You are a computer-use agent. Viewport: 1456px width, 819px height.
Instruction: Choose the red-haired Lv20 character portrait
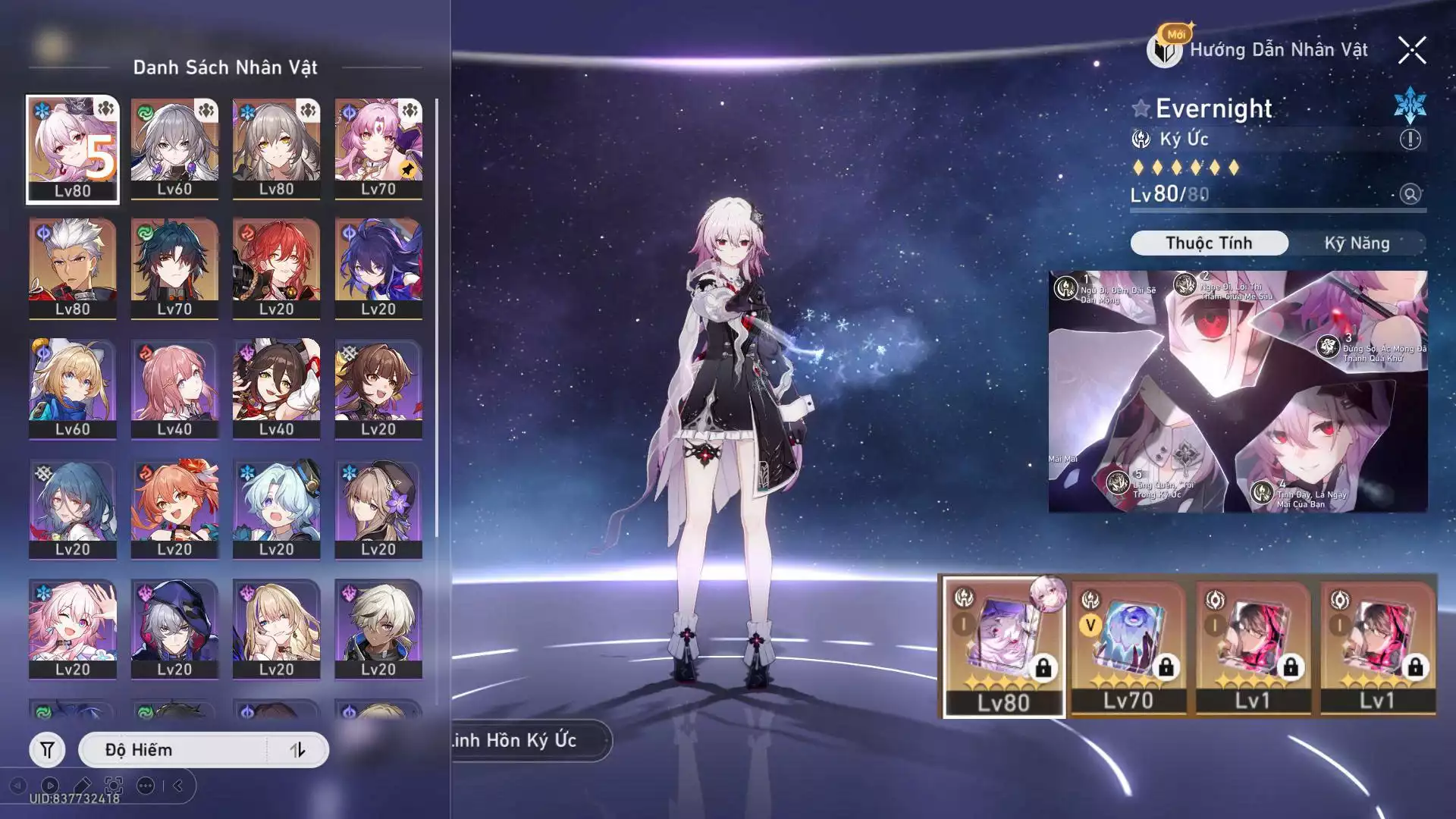coord(276,268)
